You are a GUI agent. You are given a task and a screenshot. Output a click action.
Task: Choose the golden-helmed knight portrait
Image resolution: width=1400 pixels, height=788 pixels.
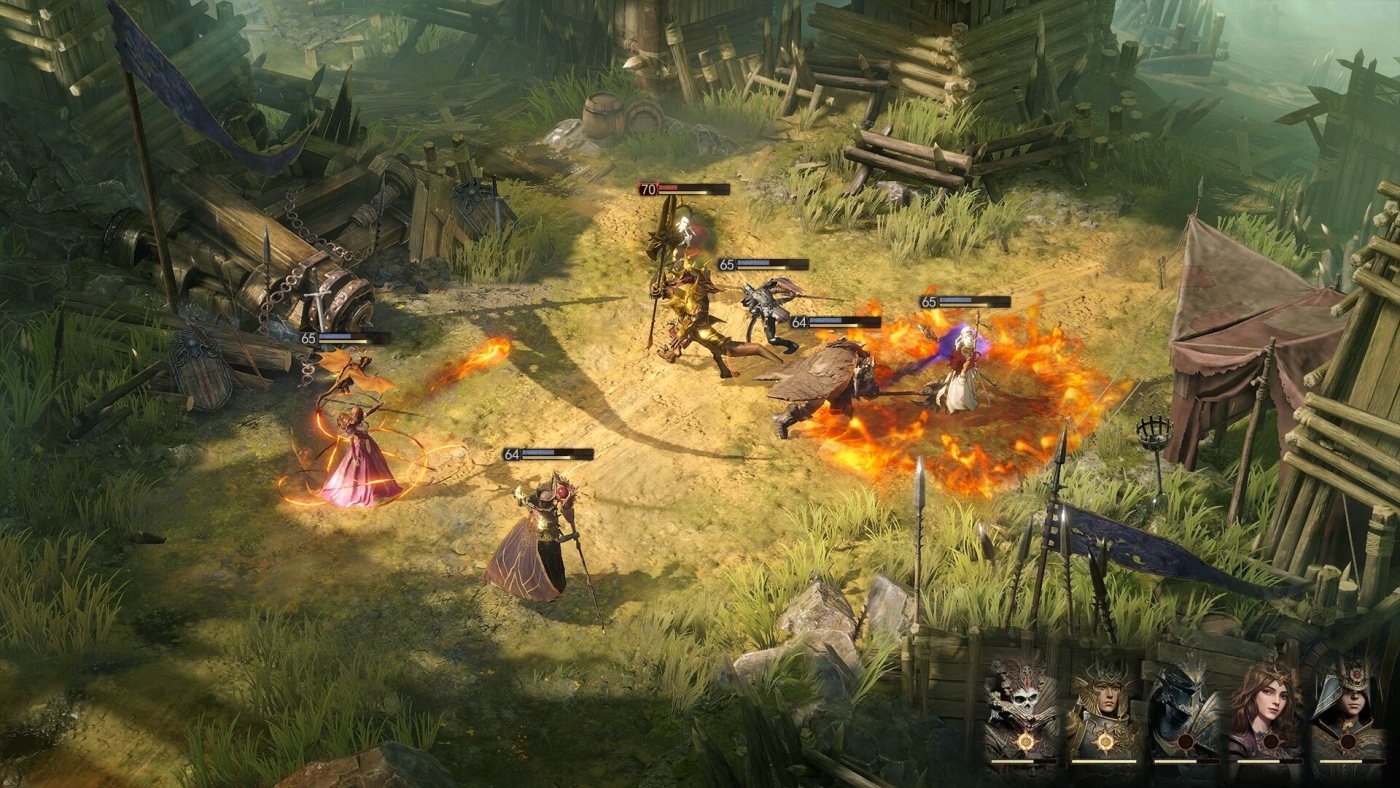(x=1103, y=705)
